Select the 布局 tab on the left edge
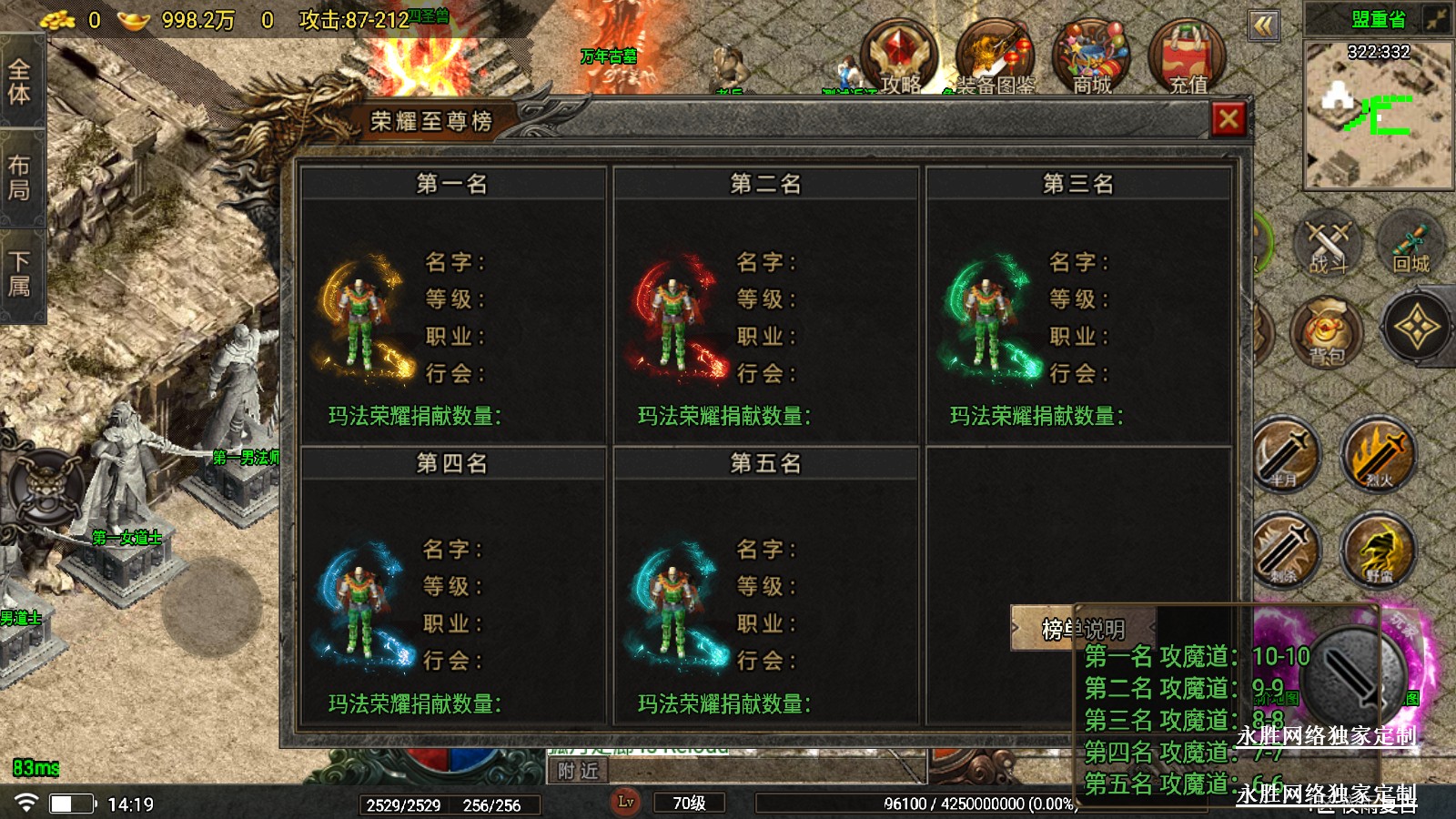 tap(20, 177)
